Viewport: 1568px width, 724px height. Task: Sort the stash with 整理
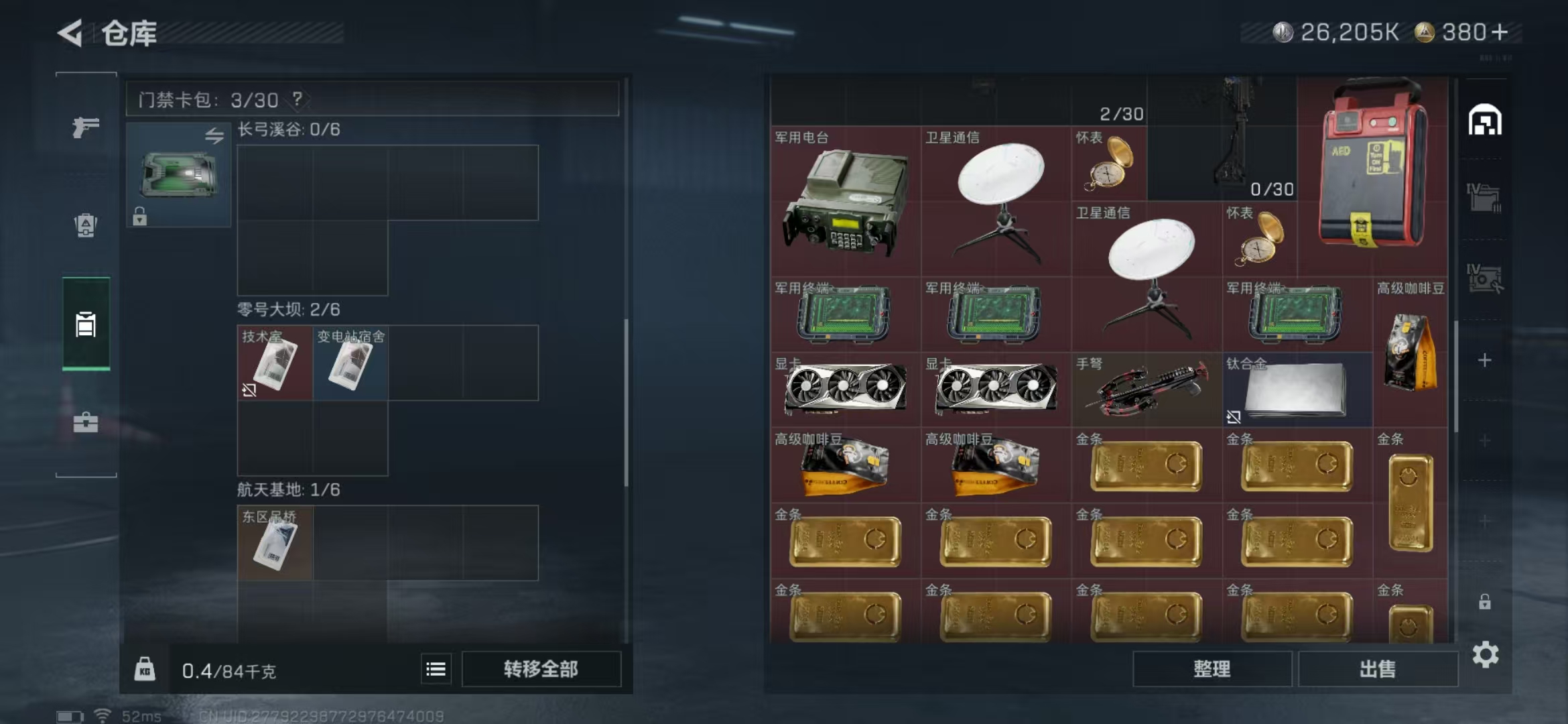1212,669
